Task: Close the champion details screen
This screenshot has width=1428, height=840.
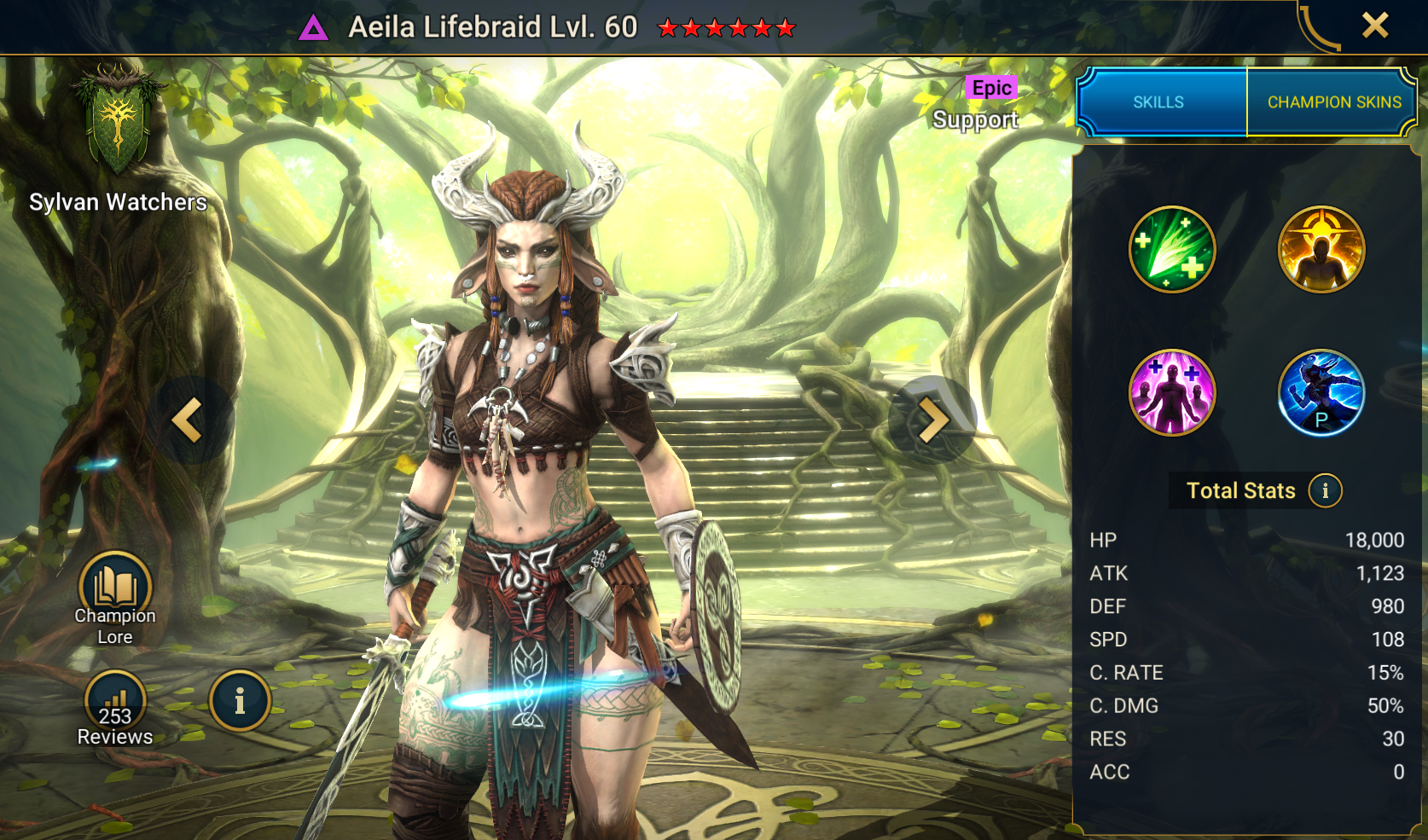Action: coord(1374,26)
